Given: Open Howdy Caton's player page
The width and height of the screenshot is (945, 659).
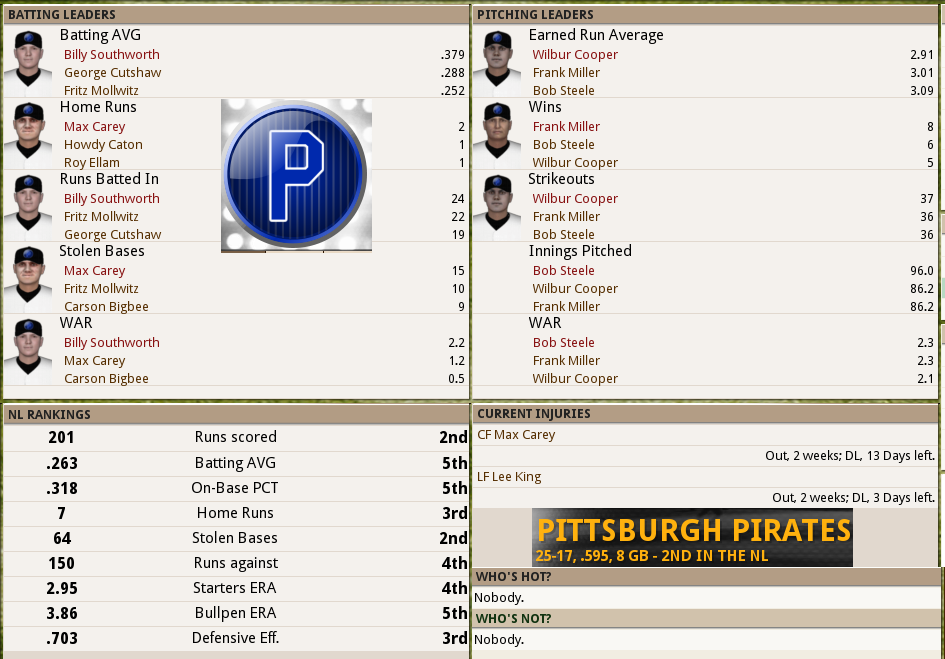Looking at the screenshot, I should [x=103, y=145].
